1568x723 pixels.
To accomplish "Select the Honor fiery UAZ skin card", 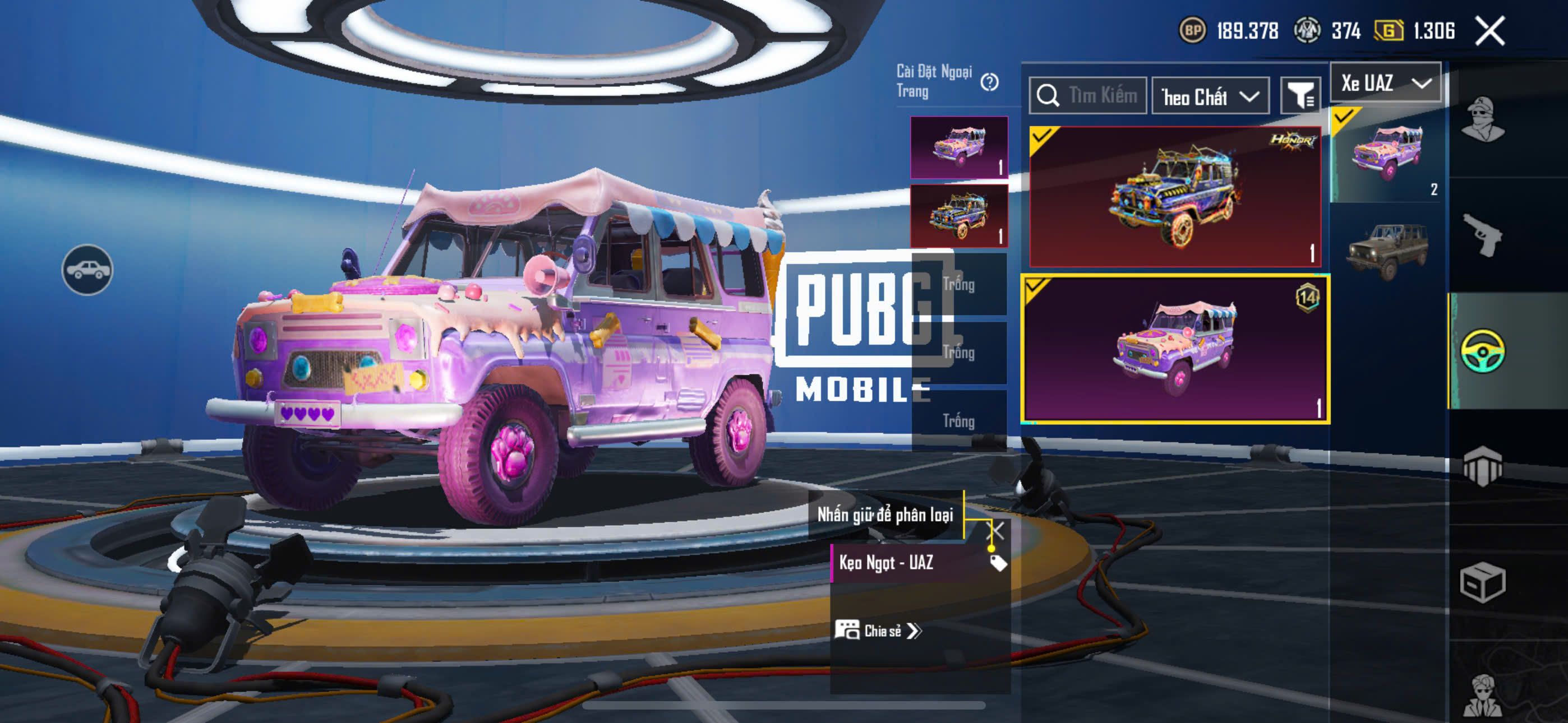I will tap(1174, 197).
